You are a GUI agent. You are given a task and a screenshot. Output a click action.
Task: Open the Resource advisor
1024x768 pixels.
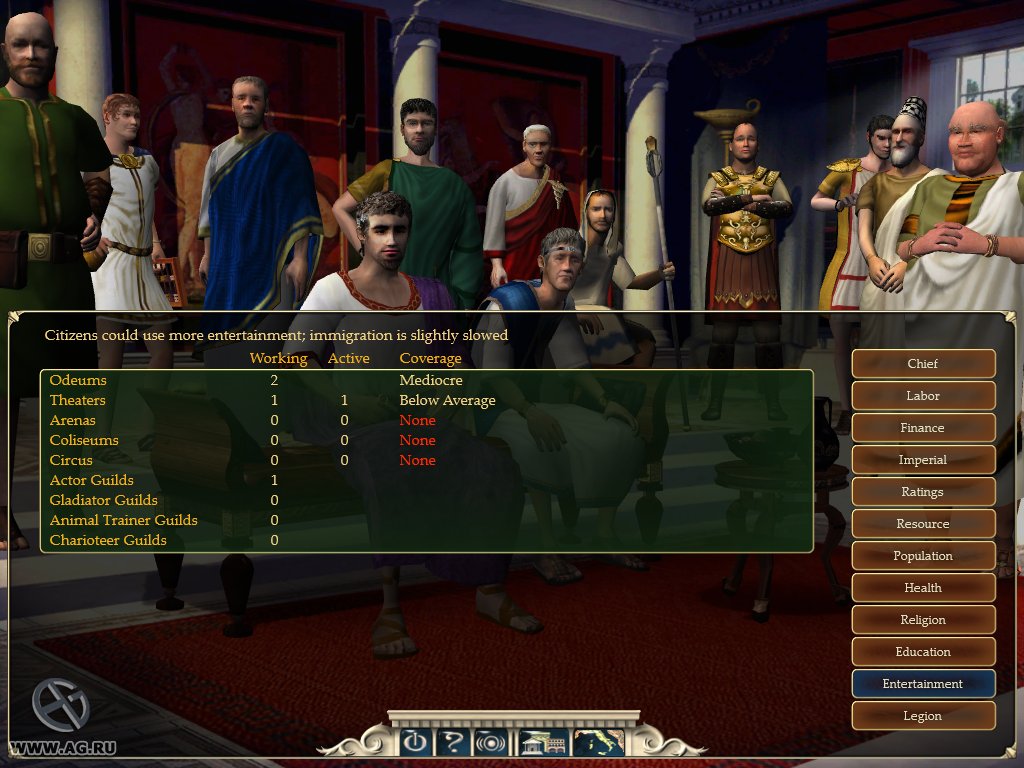click(923, 524)
